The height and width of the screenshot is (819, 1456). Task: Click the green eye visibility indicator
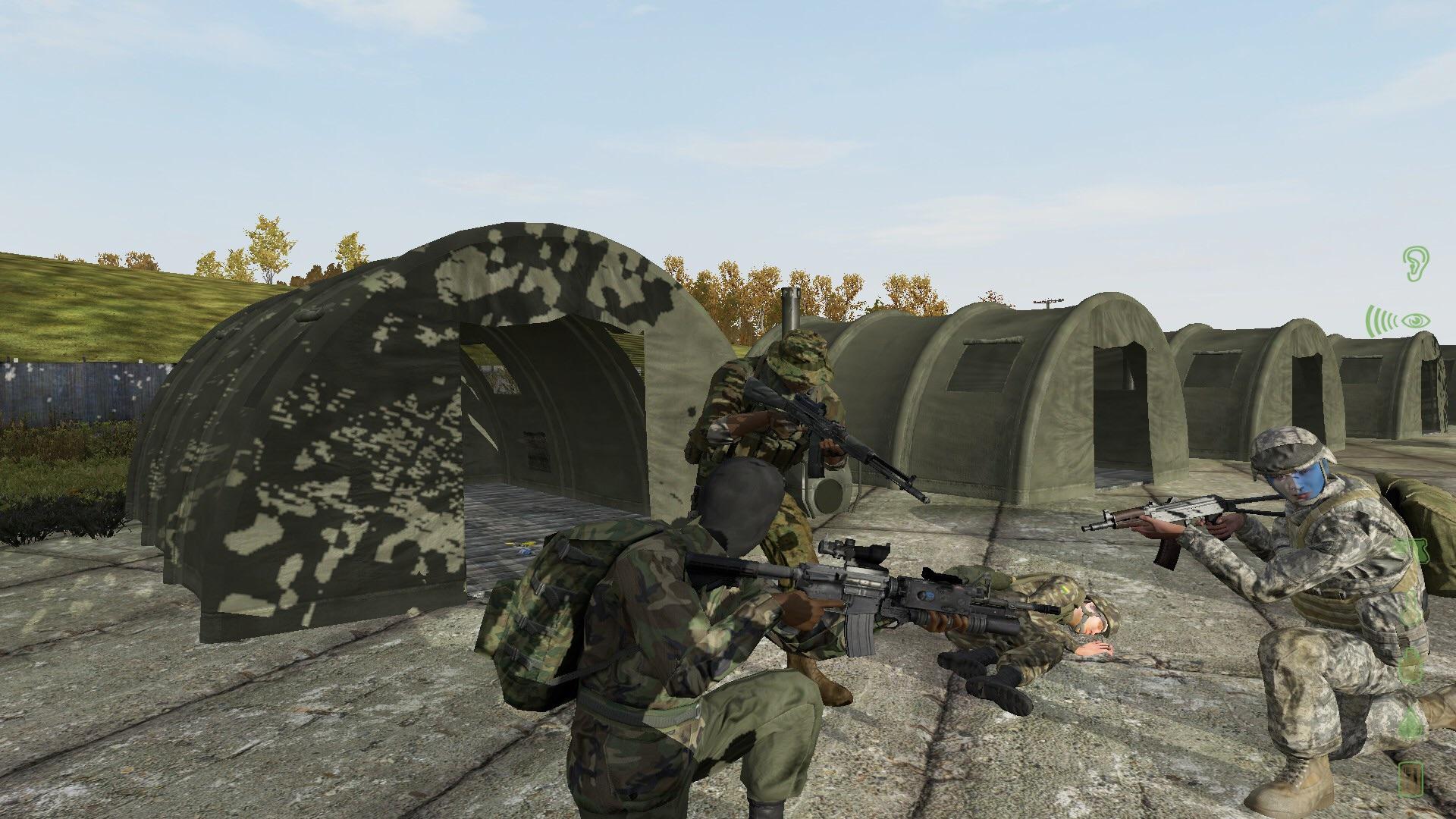pos(1416,321)
